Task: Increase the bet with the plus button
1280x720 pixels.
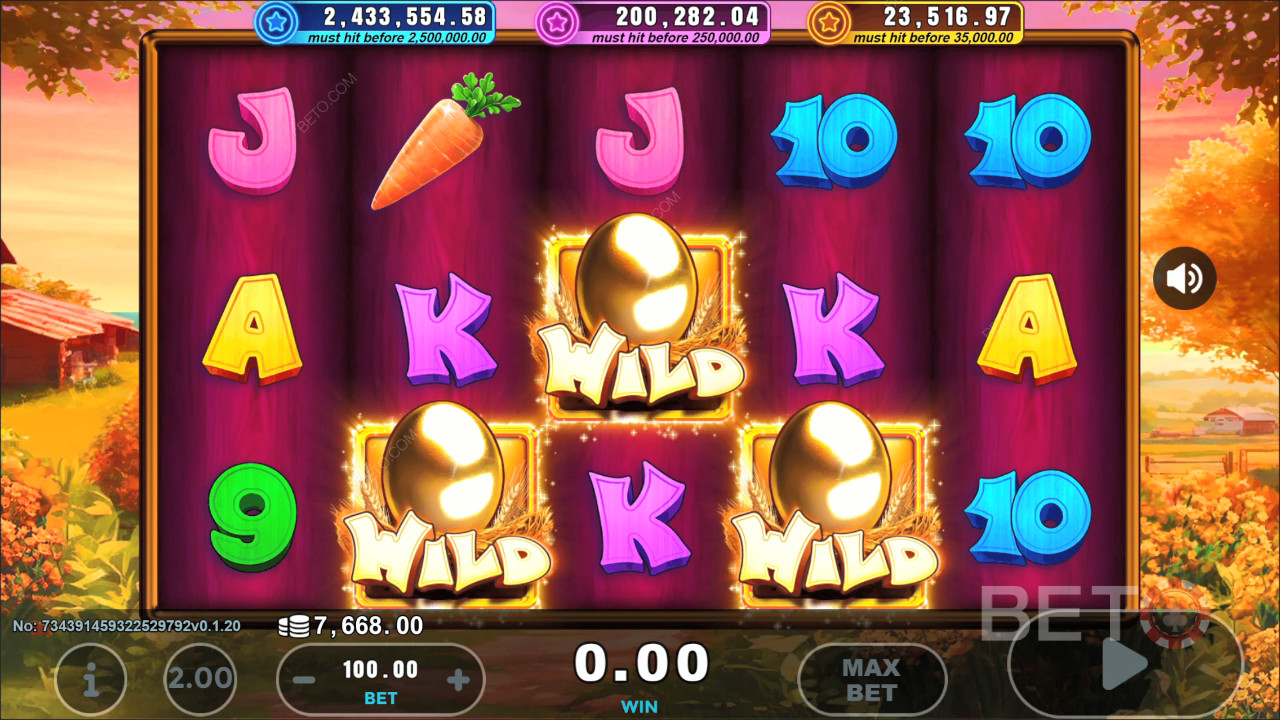Action: [458, 681]
